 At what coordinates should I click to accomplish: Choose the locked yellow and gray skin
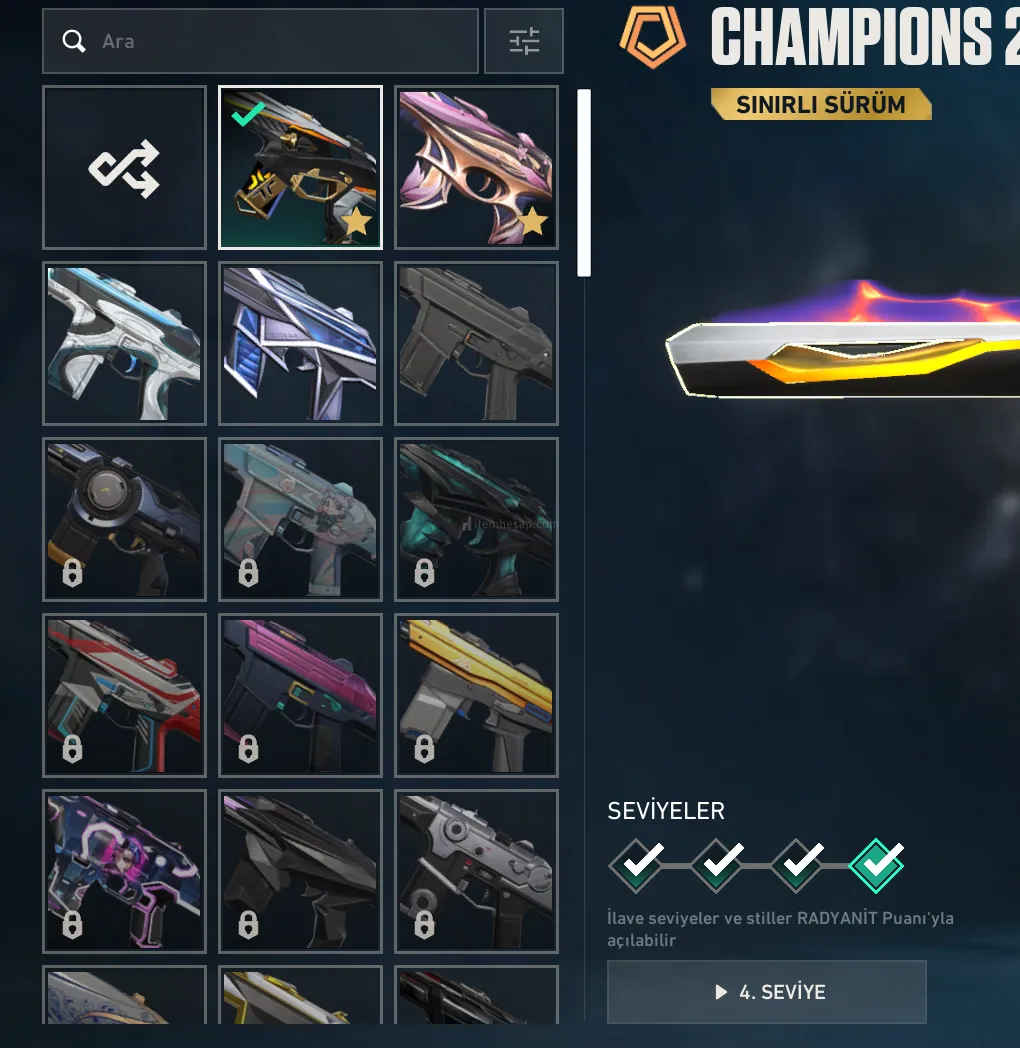click(476, 695)
